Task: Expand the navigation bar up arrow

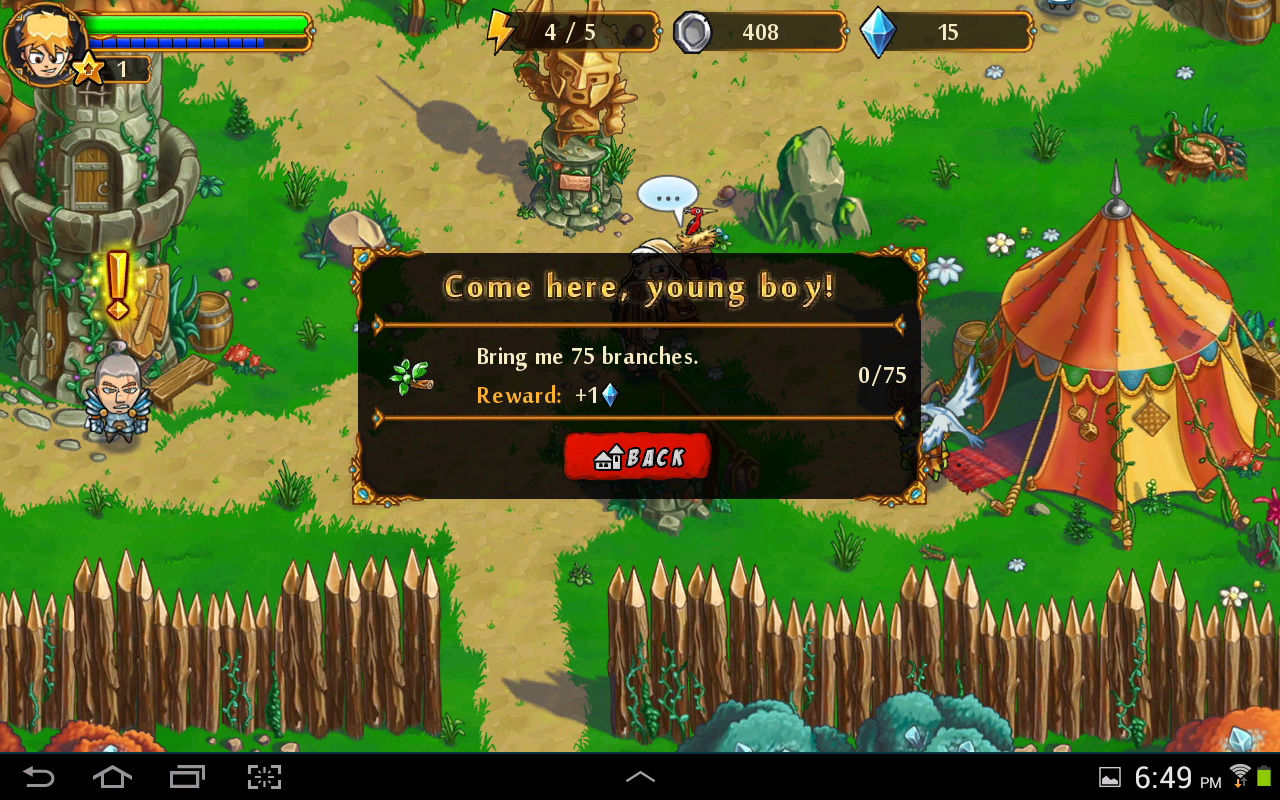Action: pos(640,777)
